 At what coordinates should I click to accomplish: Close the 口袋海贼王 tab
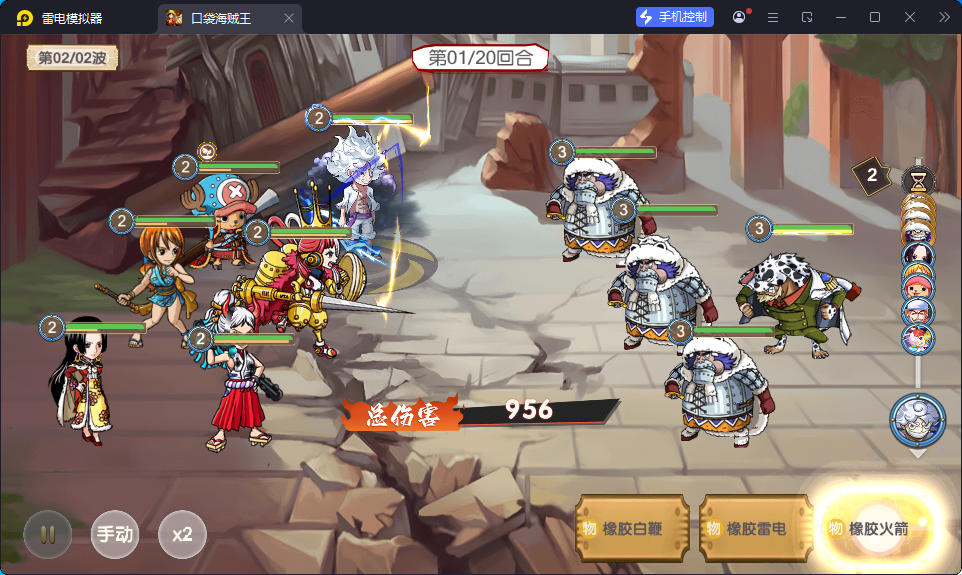coord(289,18)
